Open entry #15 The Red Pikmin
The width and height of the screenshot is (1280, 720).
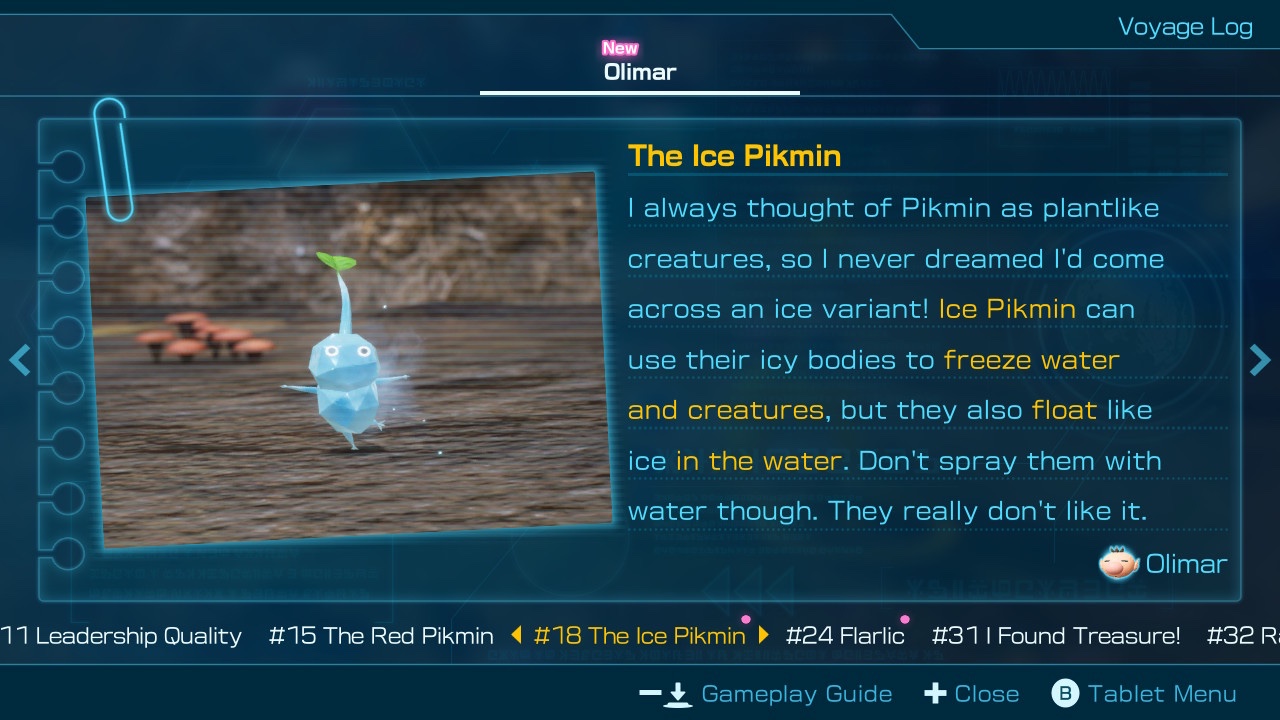[381, 636]
